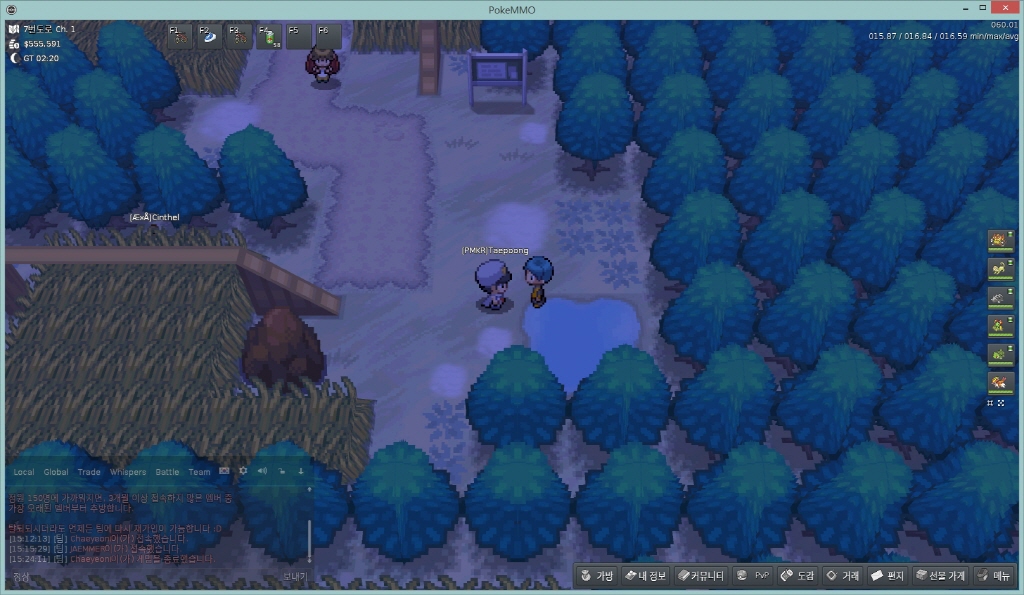Click the chat message input field
This screenshot has width=1024, height=595.
tap(140, 577)
